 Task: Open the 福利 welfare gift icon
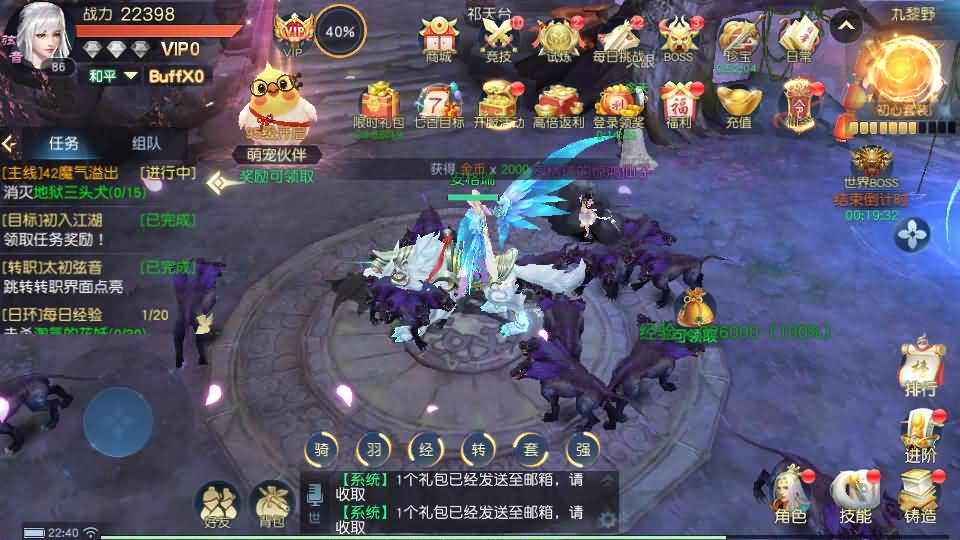[678, 104]
